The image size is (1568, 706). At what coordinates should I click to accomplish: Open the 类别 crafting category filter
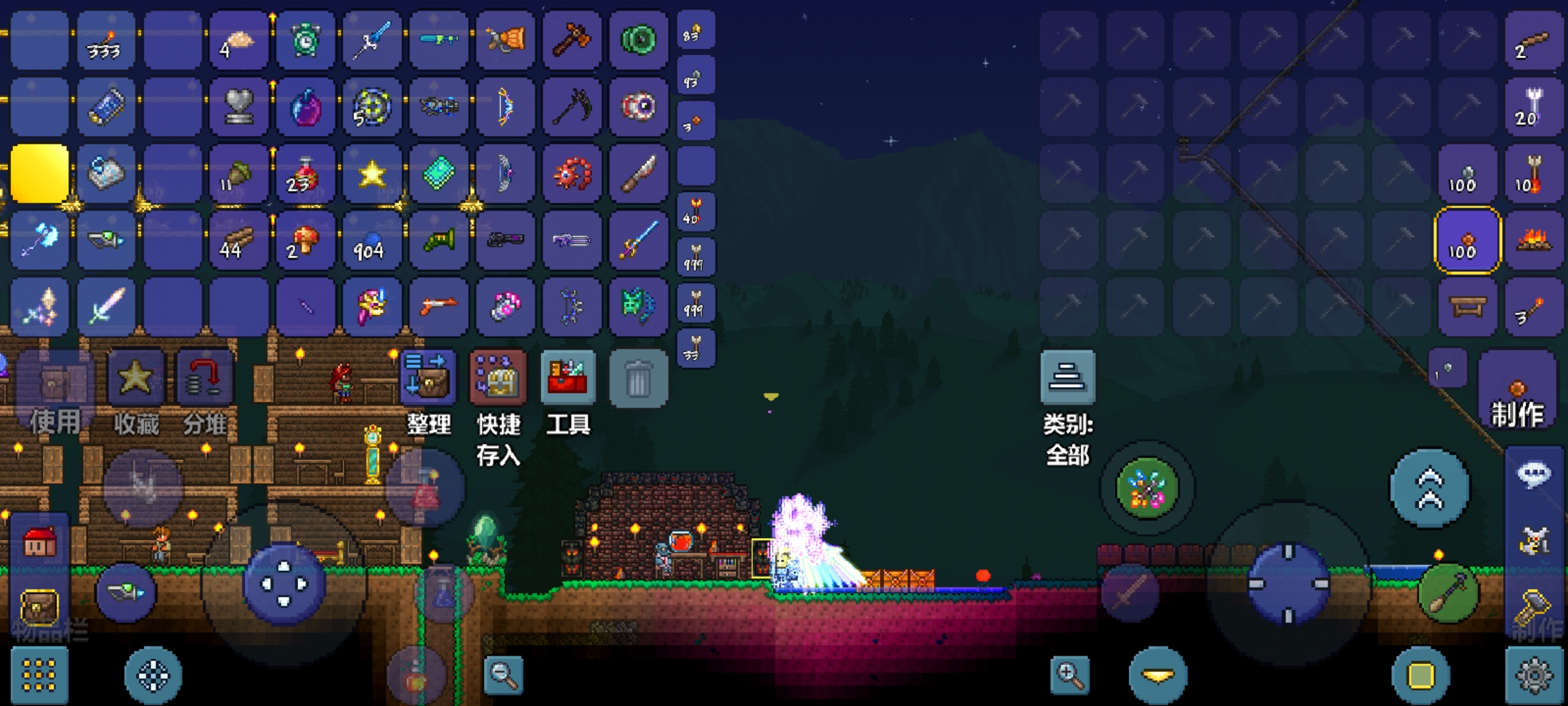click(1068, 378)
